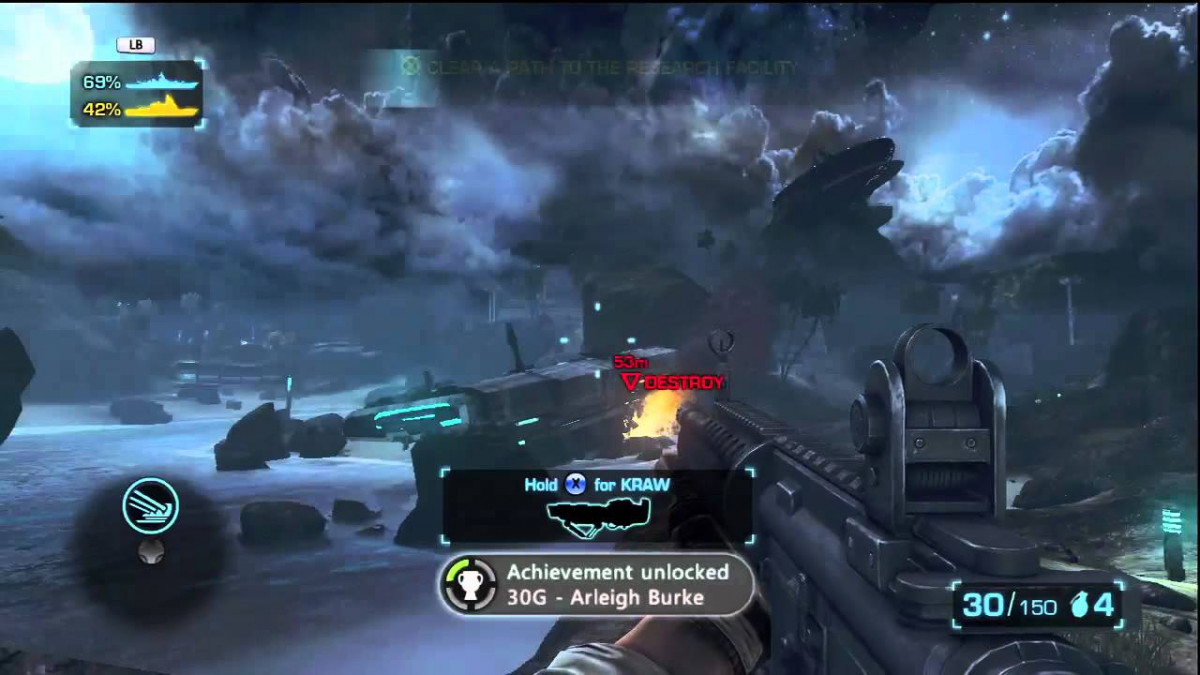Select the yellow ship fleet icon
Screen dimensions: 1200x675
tap(163, 109)
